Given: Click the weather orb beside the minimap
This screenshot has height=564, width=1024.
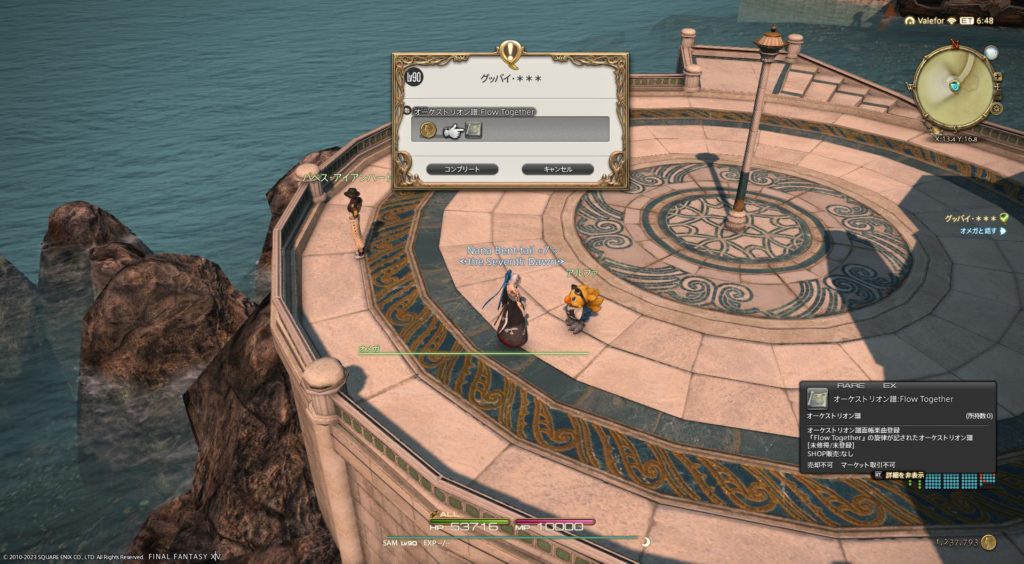Looking at the screenshot, I should tap(991, 53).
